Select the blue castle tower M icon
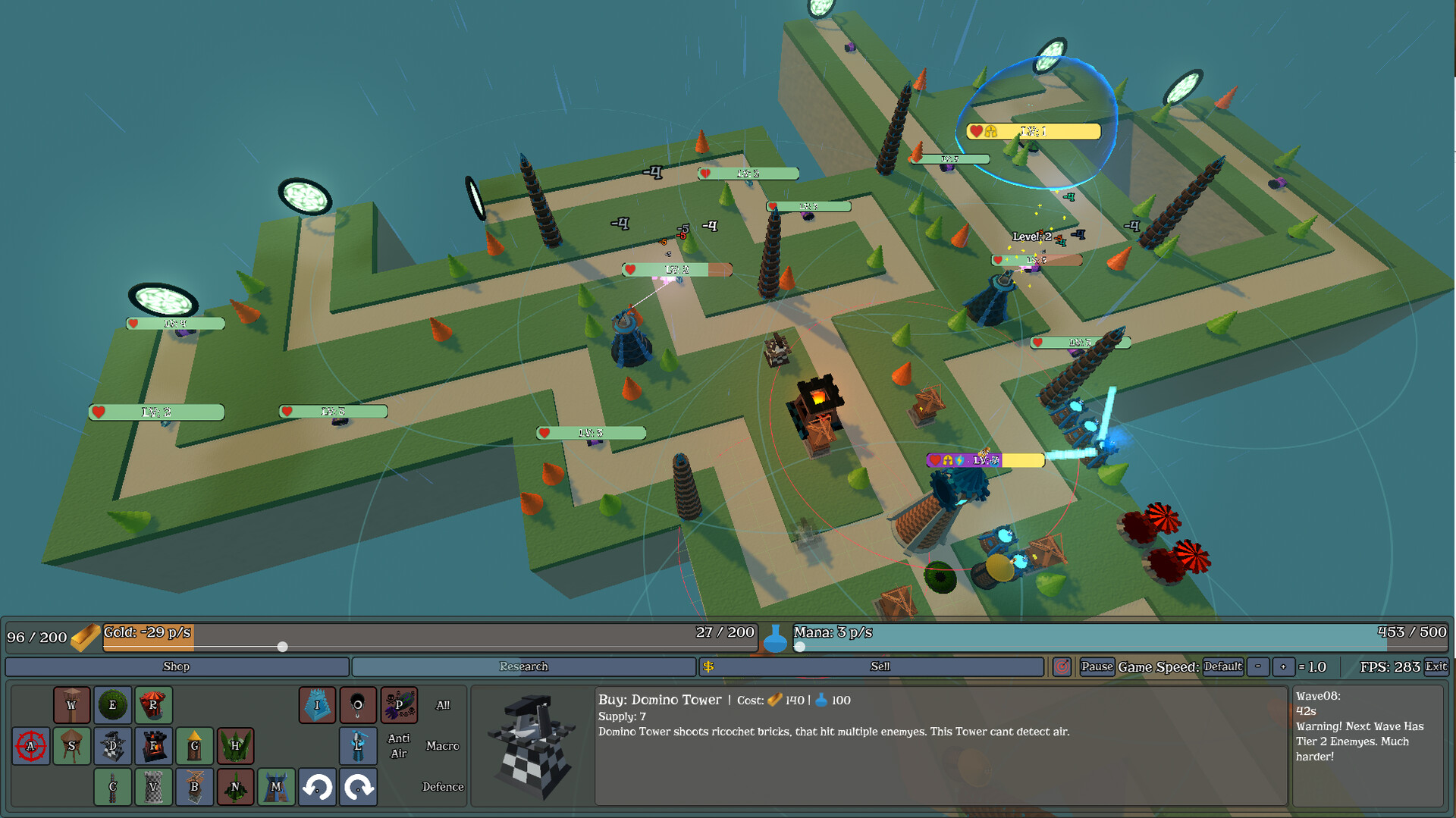The image size is (1456, 818). 276,787
